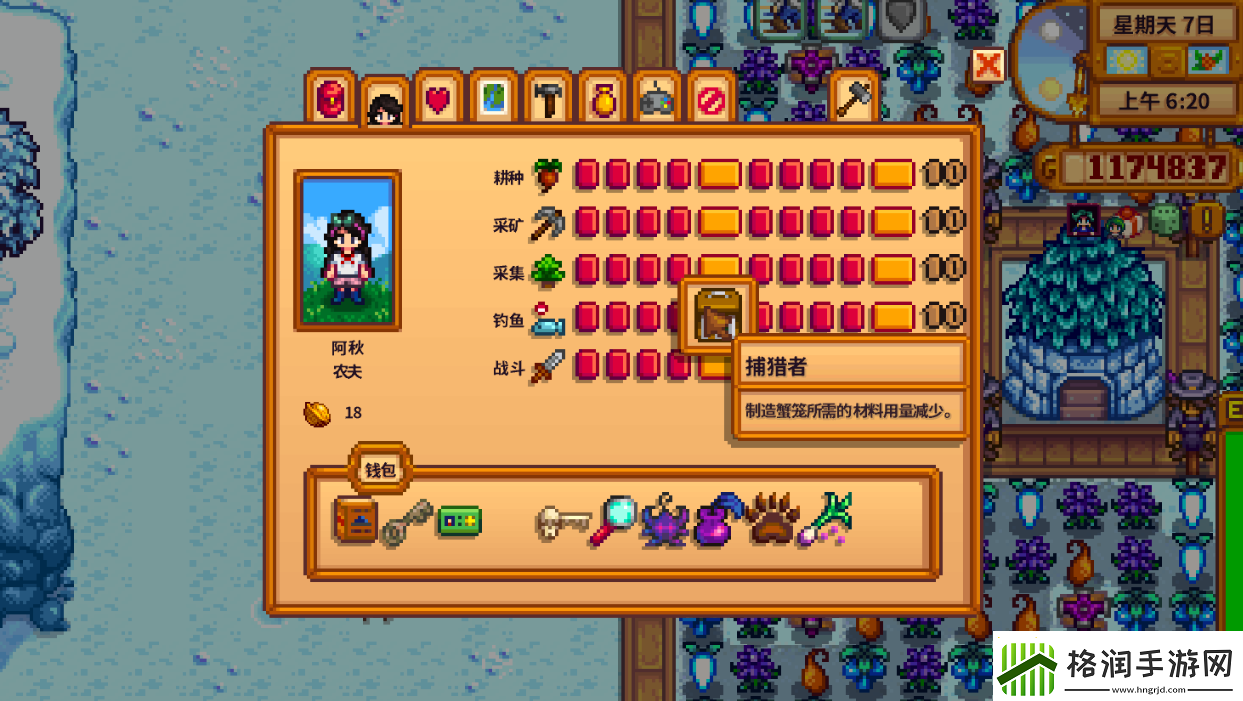The width and height of the screenshot is (1243, 701).
Task: Switch to the hammer crafting tab
Action: coord(547,99)
